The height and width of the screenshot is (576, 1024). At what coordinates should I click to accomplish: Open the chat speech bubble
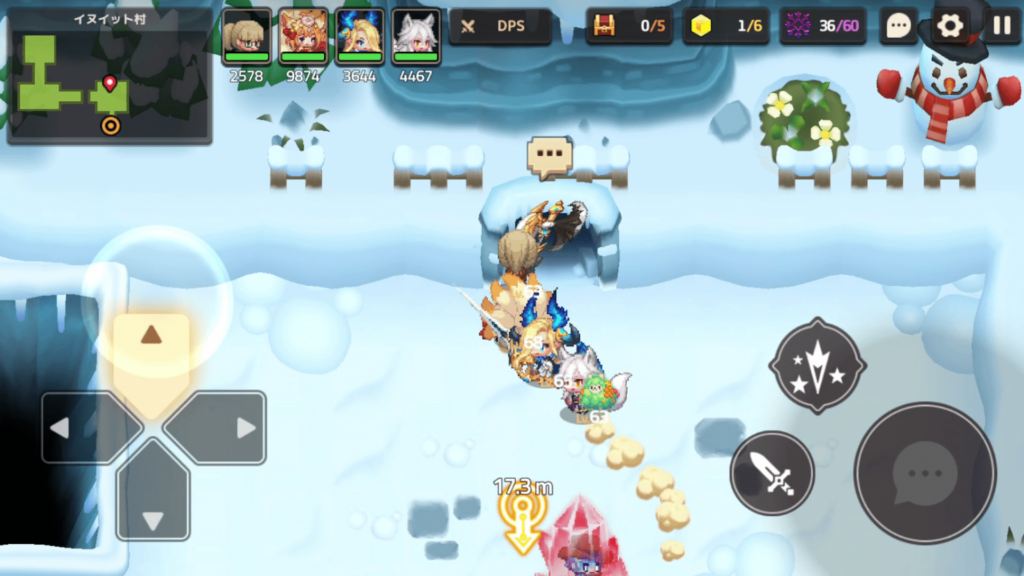(x=899, y=27)
